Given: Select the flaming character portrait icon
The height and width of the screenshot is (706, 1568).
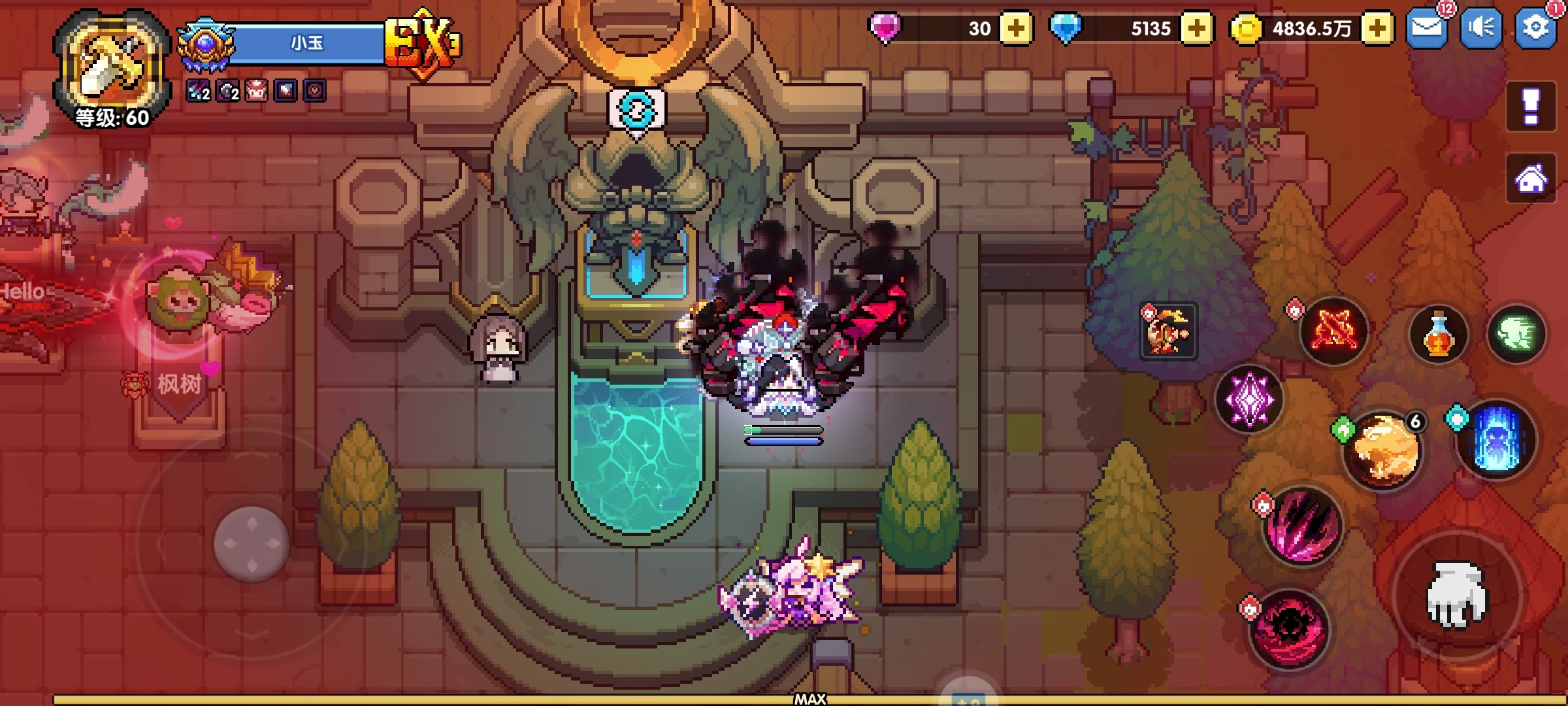Looking at the screenshot, I should [1169, 331].
